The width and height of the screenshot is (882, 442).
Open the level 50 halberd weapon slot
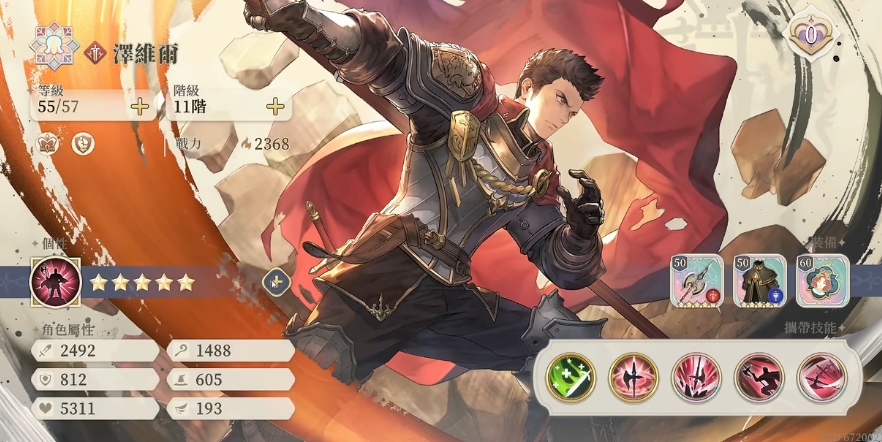[x=696, y=280]
